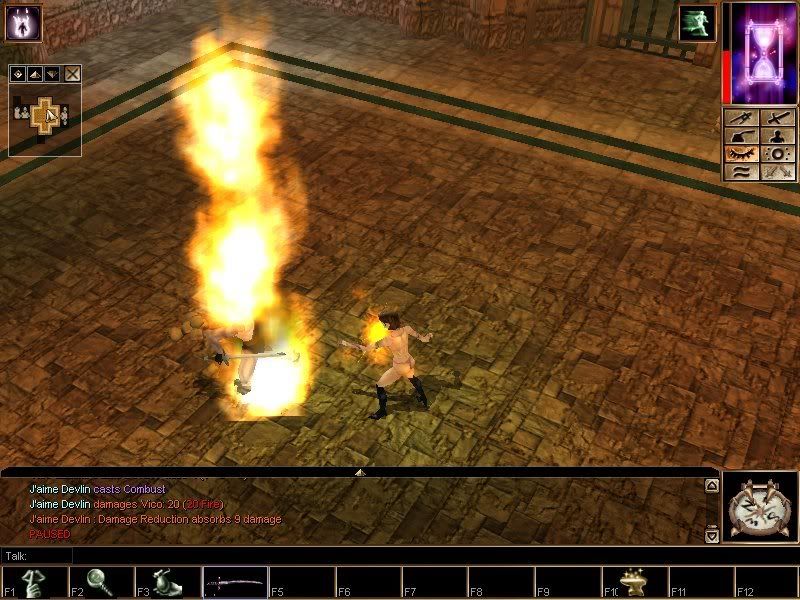800x600 pixels.
Task: Open the ring-of-dots options button
Action: 777,155
